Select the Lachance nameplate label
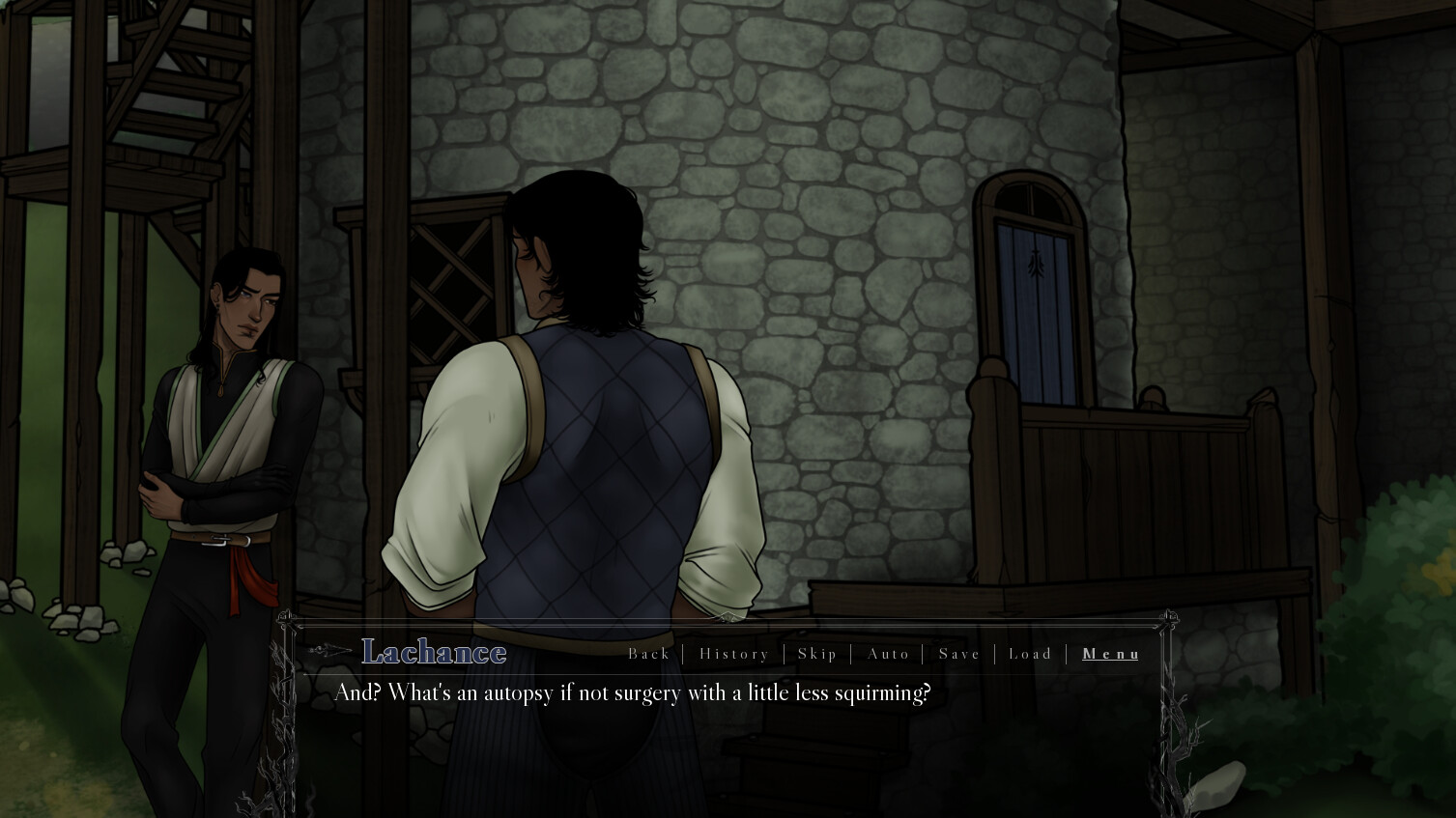The image size is (1456, 818). tap(433, 652)
